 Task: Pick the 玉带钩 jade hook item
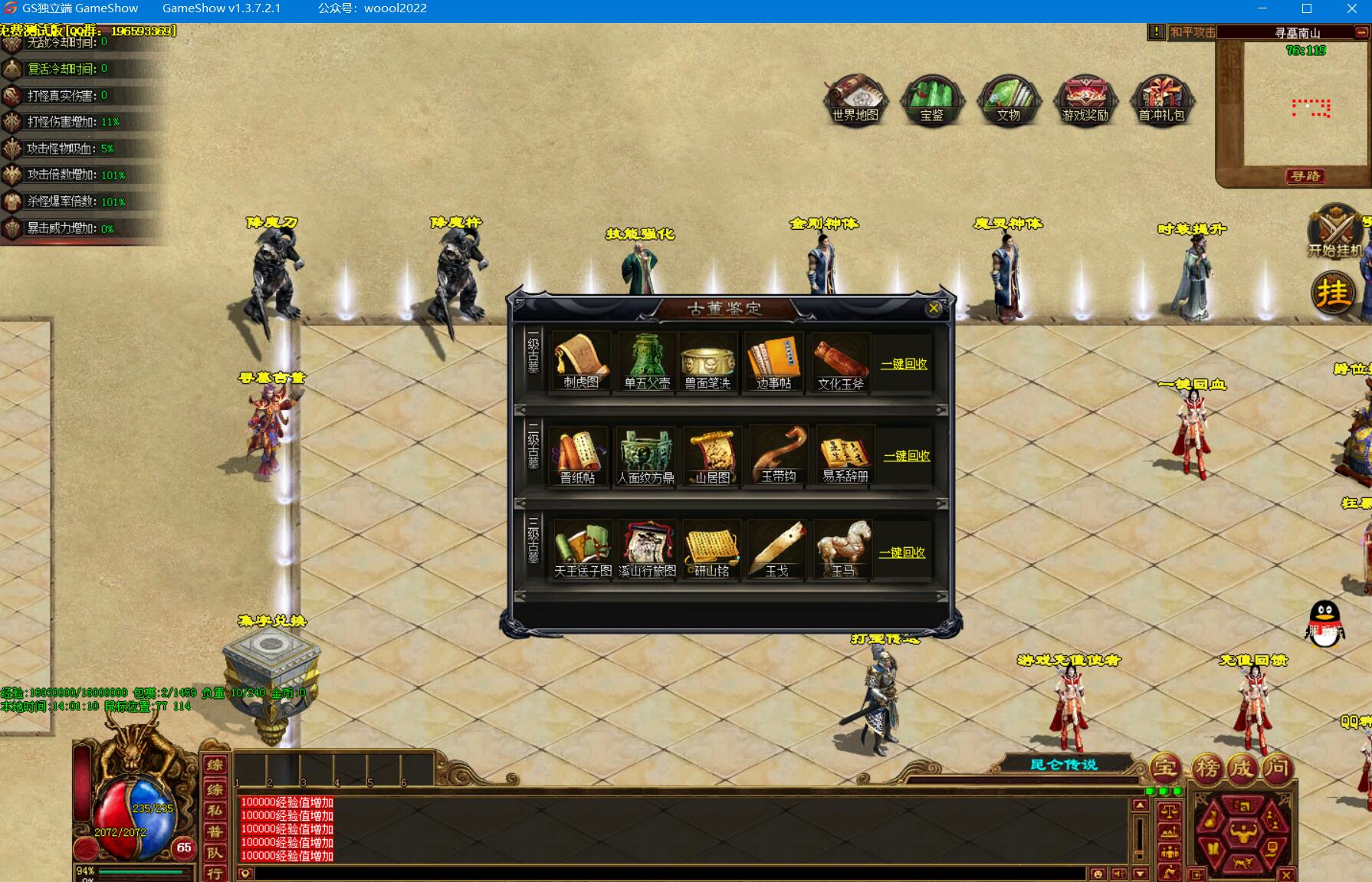778,456
